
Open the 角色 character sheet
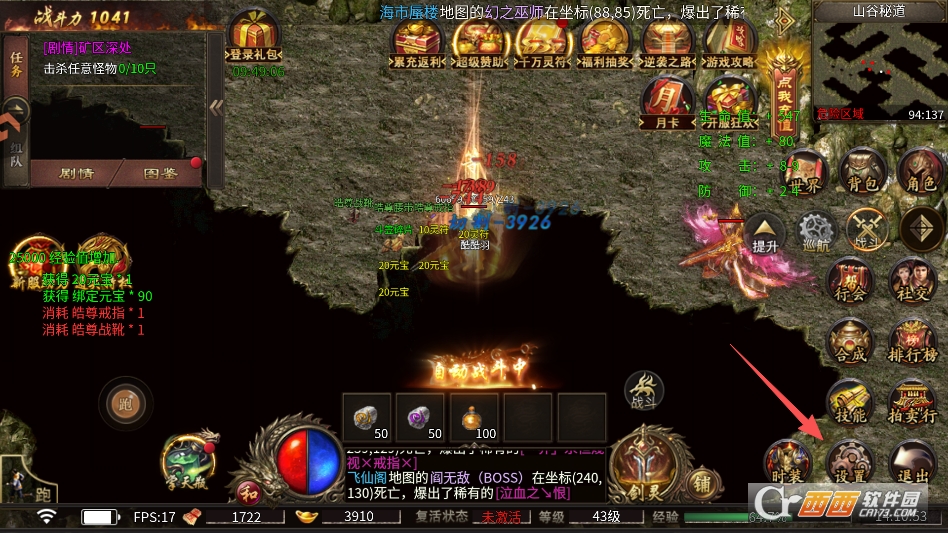tap(919, 171)
